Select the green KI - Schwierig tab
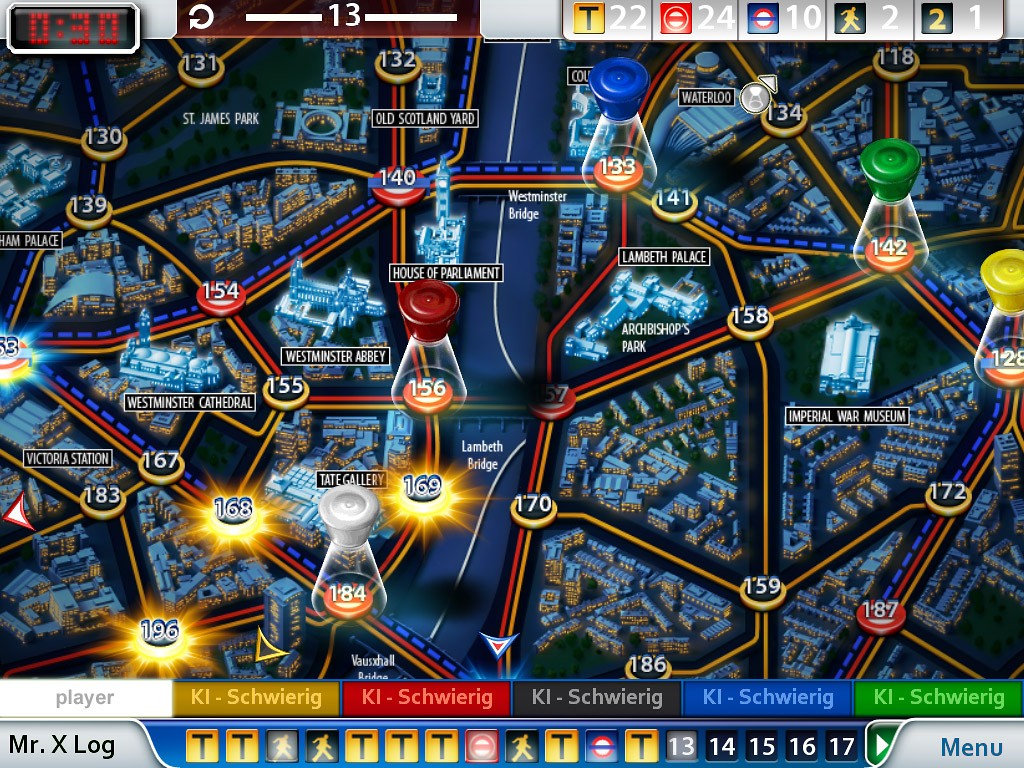 [937, 697]
